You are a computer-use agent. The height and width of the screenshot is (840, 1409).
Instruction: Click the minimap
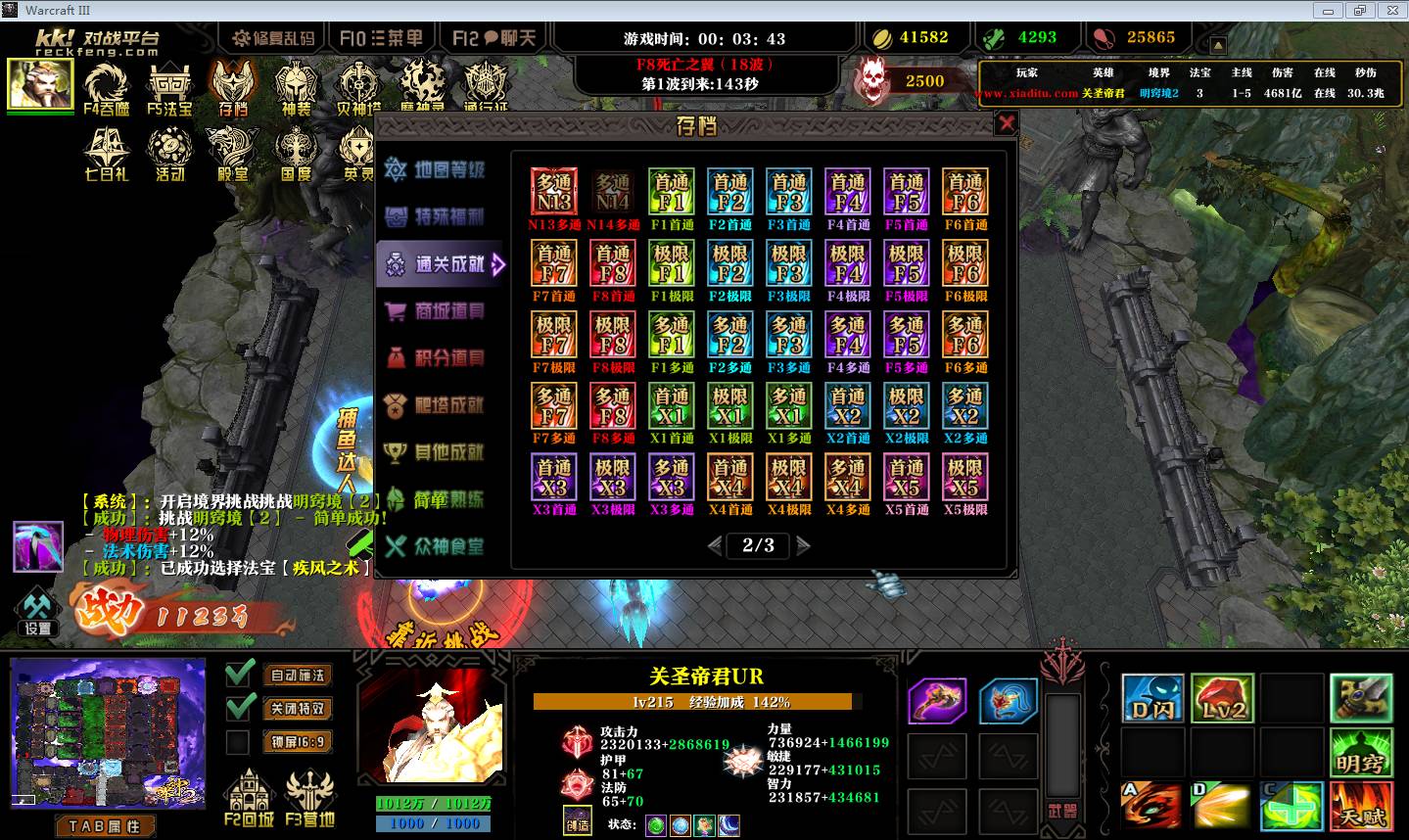click(x=108, y=733)
